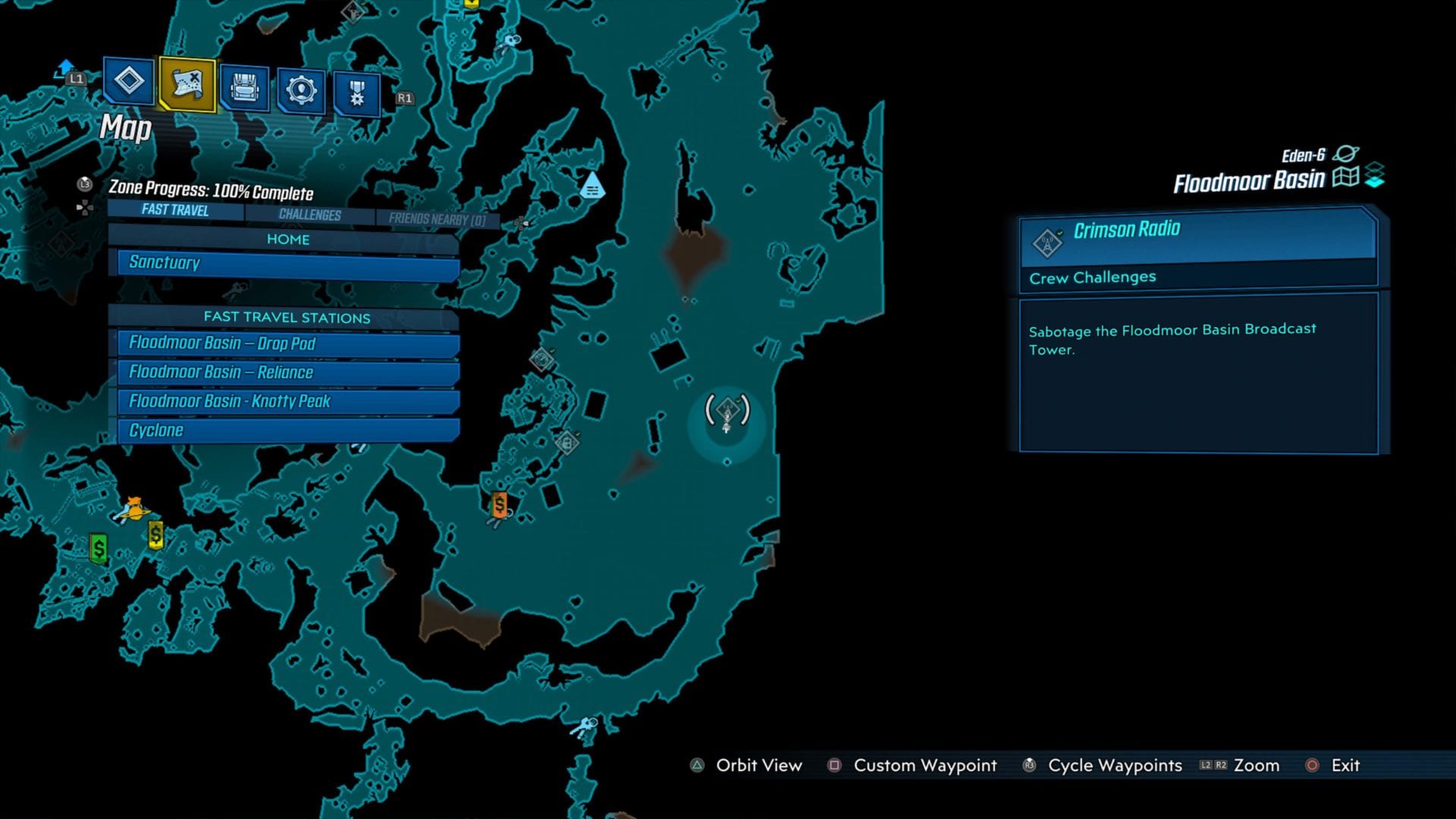Switch to the CHALLENGES tab
1456x819 pixels.
click(x=309, y=215)
